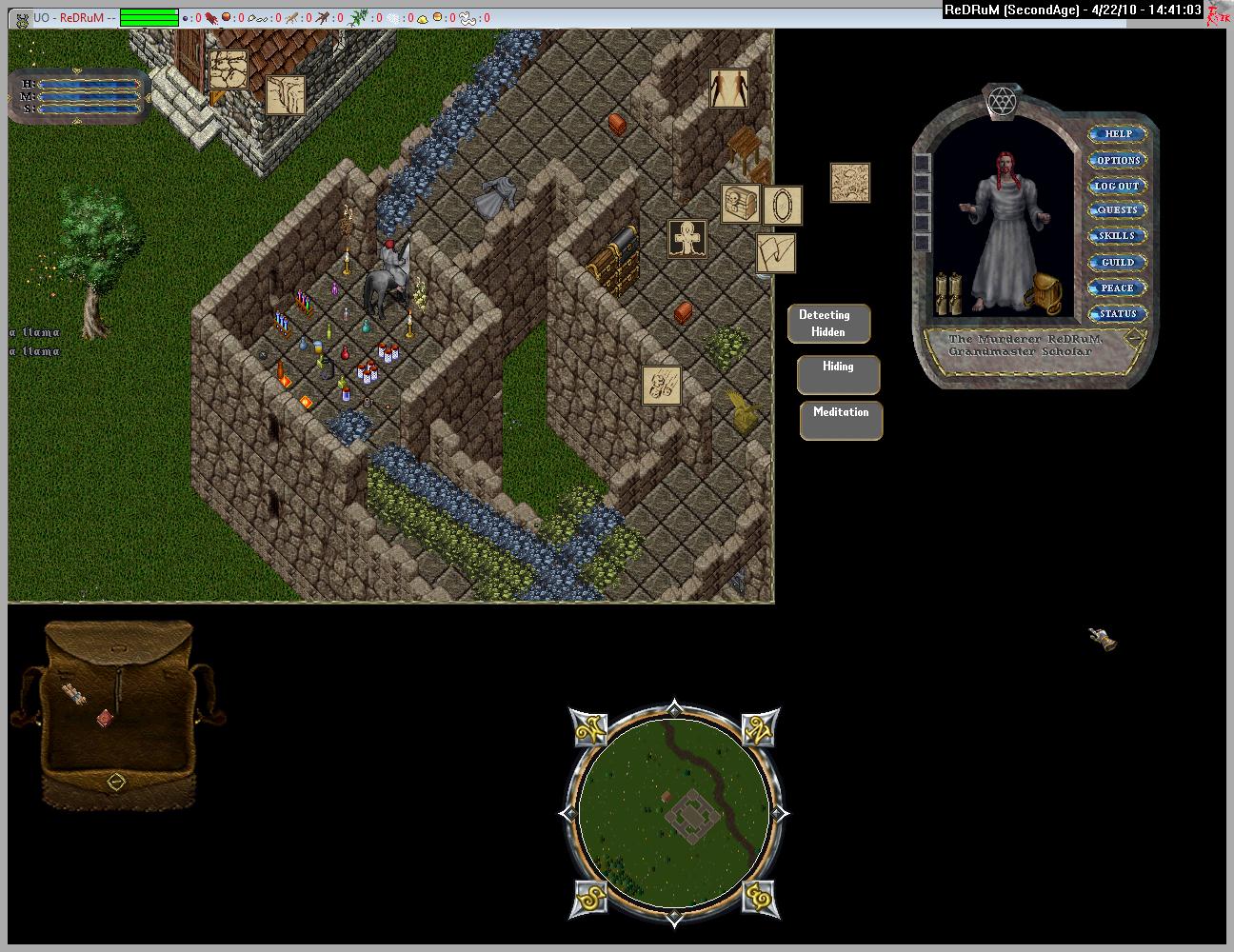The width and height of the screenshot is (1234, 952).
Task: Open the Status window
Action: pos(1117,313)
